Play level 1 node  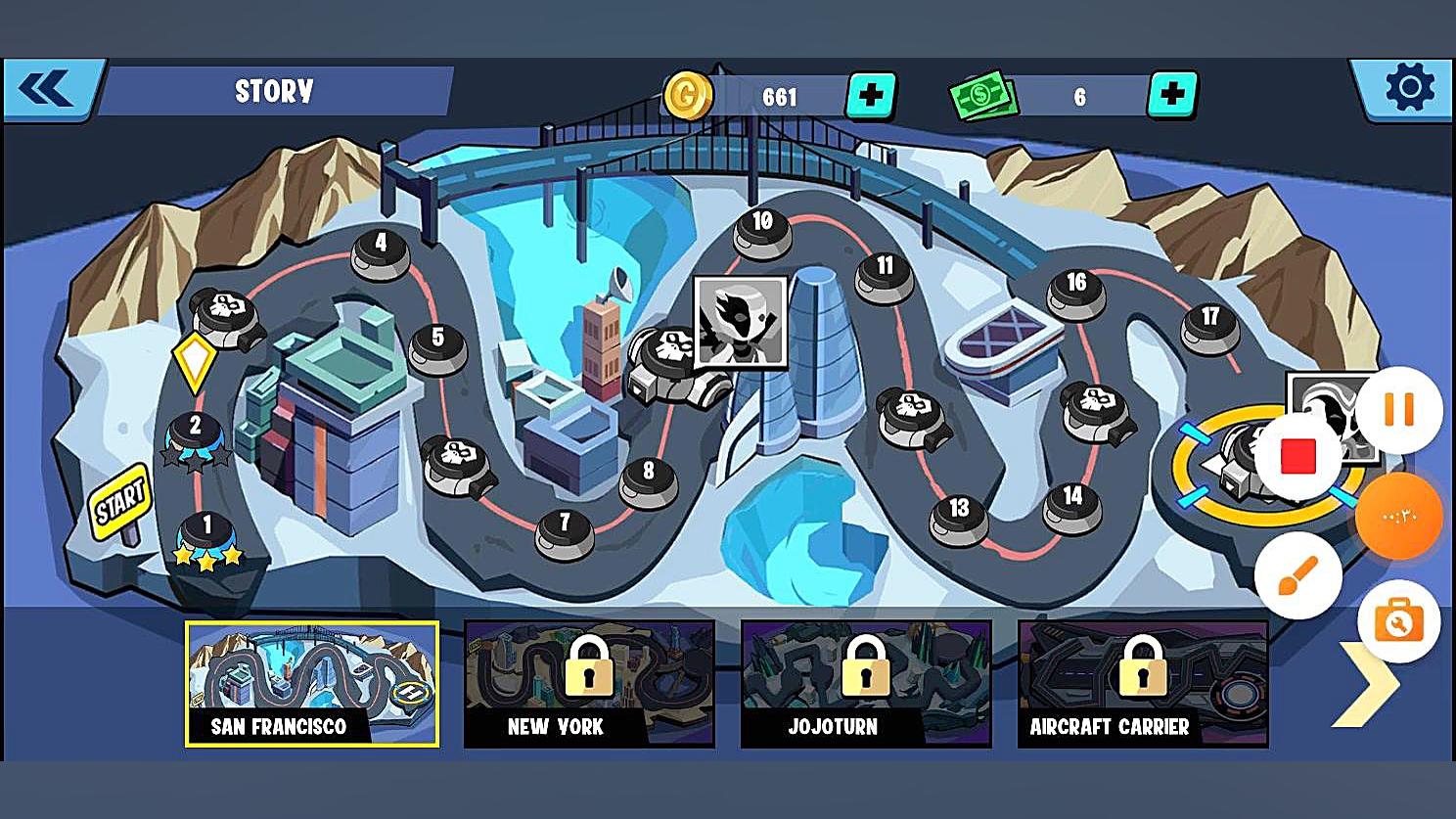coord(206,535)
